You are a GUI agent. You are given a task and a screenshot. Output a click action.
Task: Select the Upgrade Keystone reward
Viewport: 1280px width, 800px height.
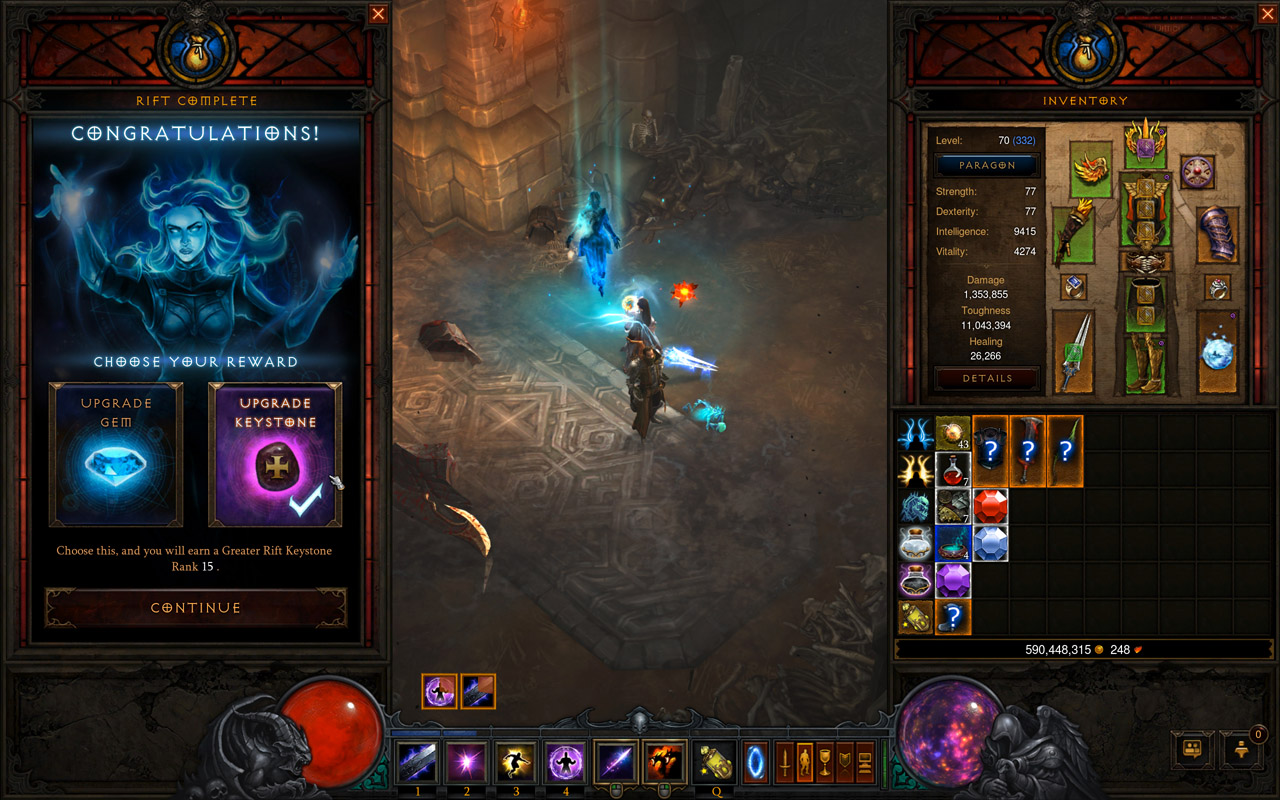pos(275,454)
